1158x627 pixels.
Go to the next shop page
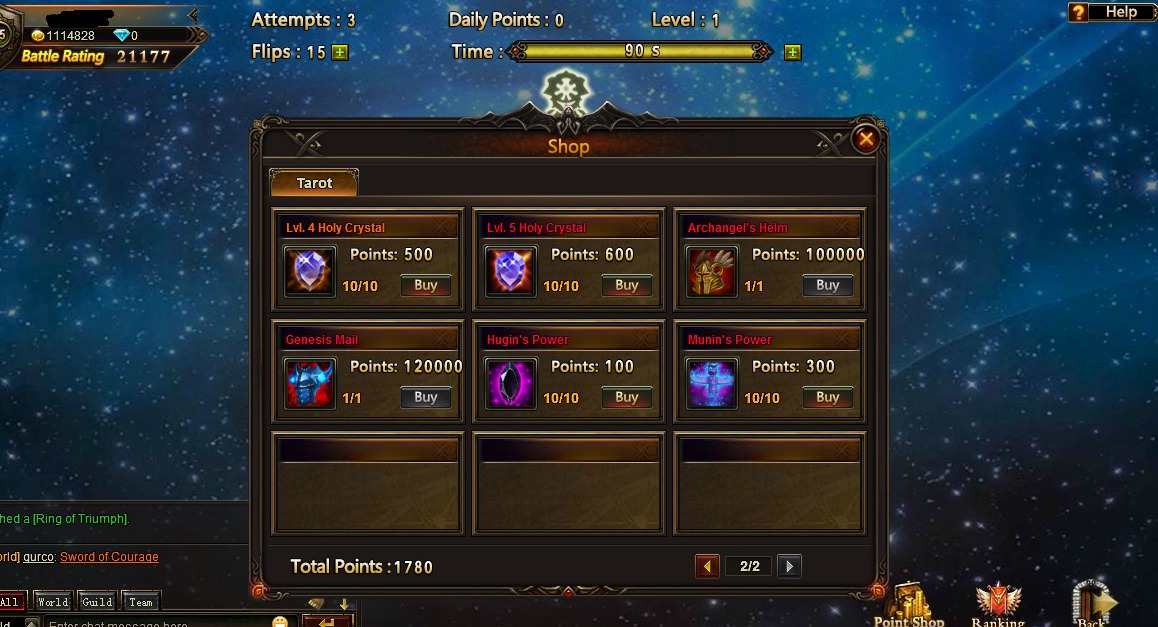coord(789,567)
